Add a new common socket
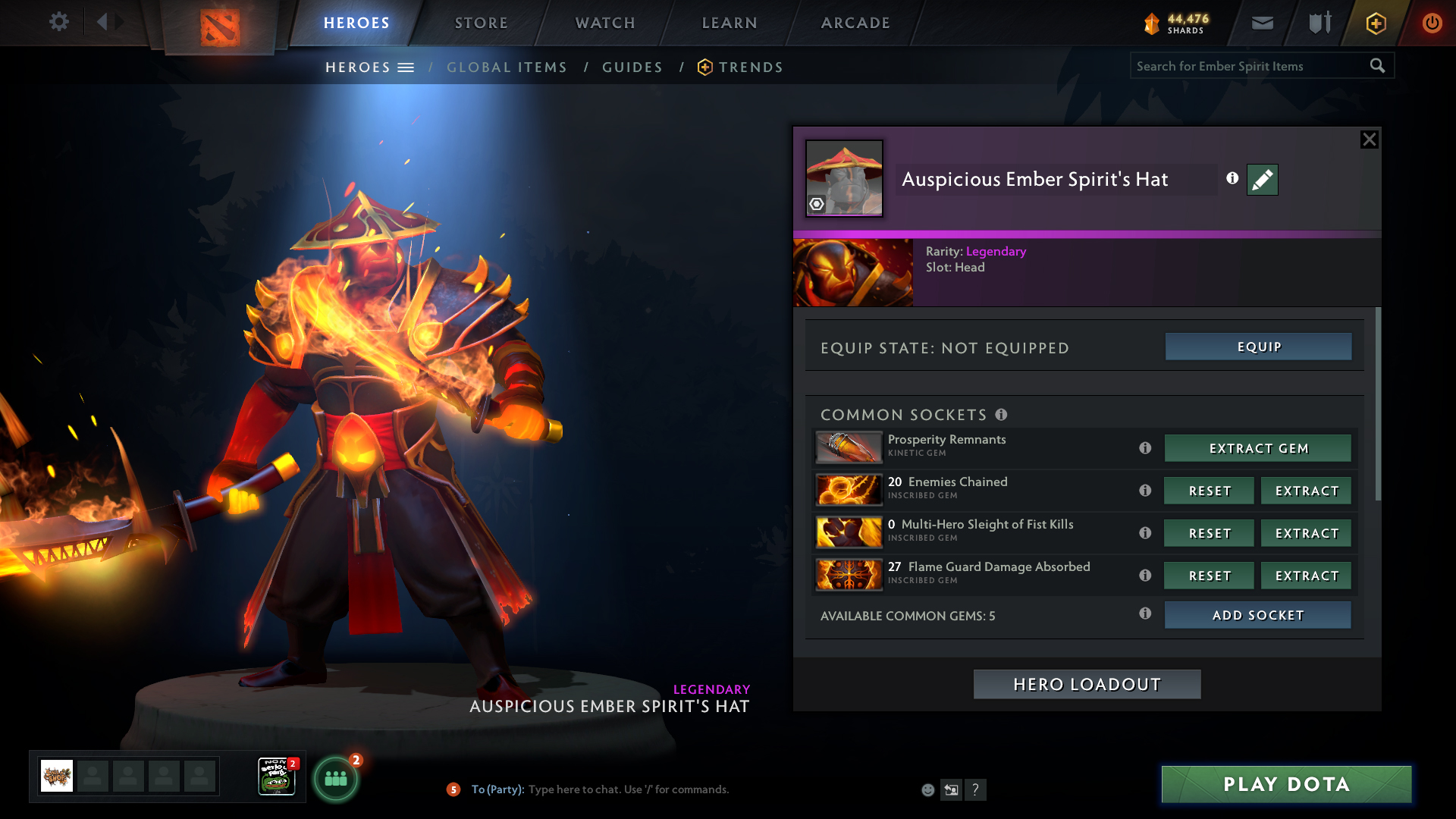This screenshot has width=1456, height=819. tap(1257, 615)
